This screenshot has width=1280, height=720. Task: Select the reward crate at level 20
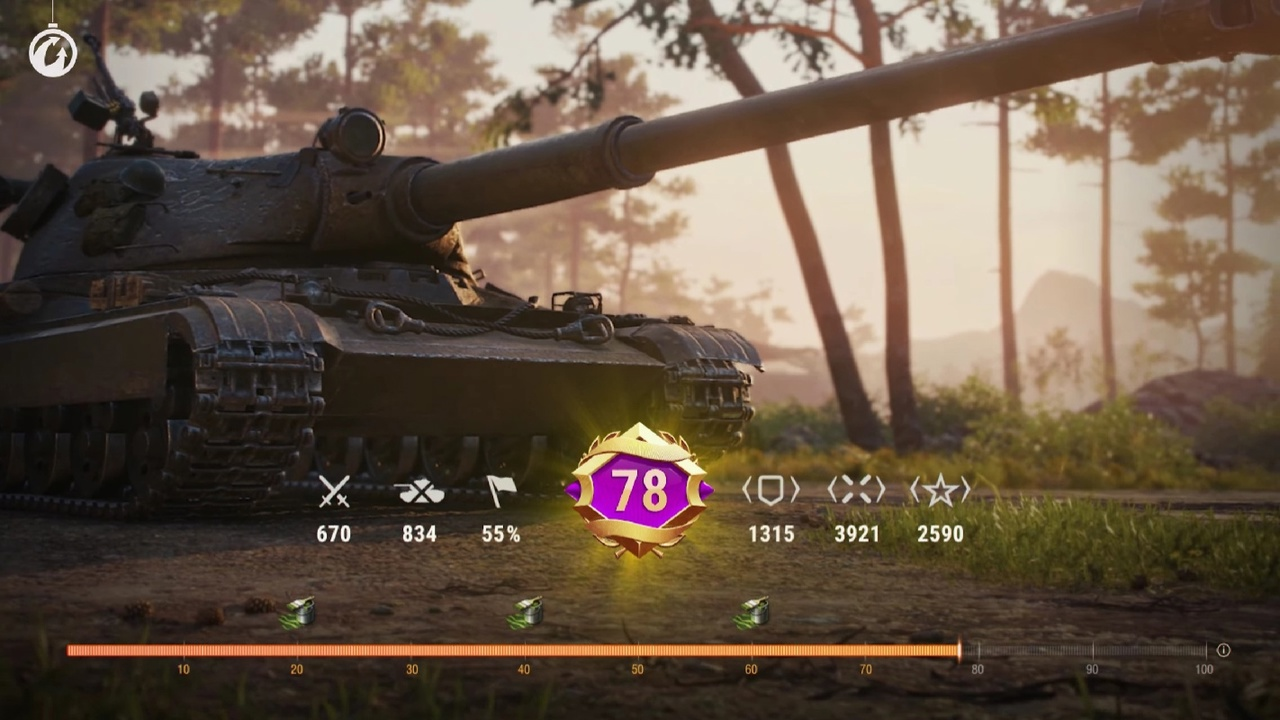coord(299,612)
